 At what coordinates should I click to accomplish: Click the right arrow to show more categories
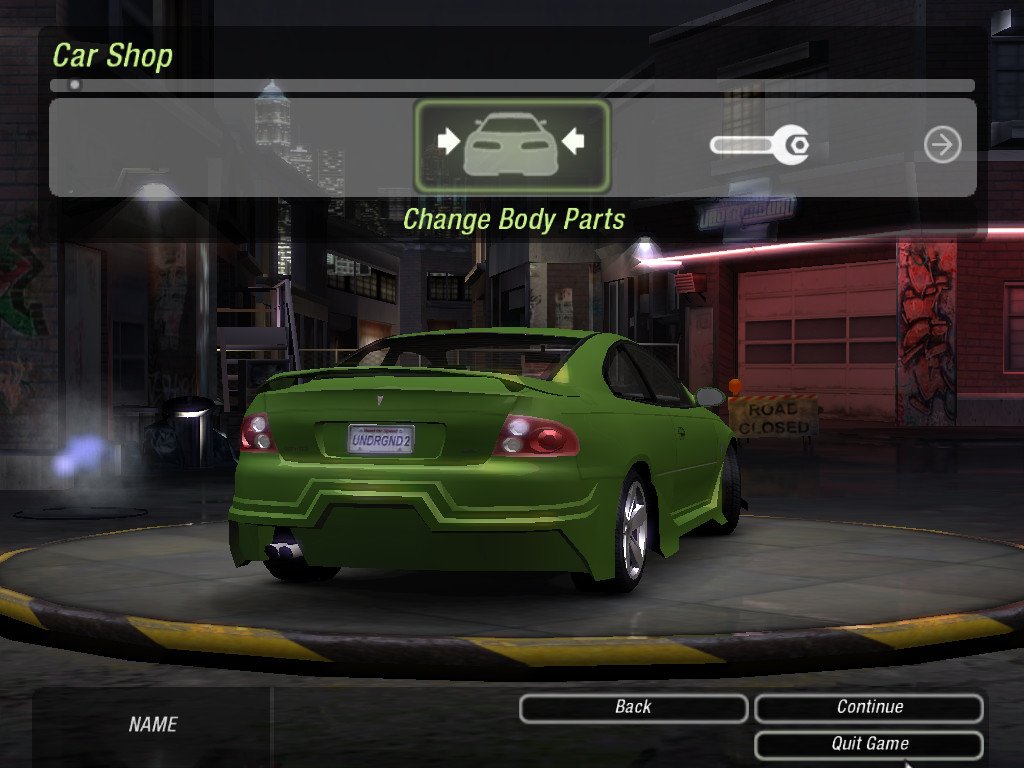pyautogui.click(x=942, y=145)
